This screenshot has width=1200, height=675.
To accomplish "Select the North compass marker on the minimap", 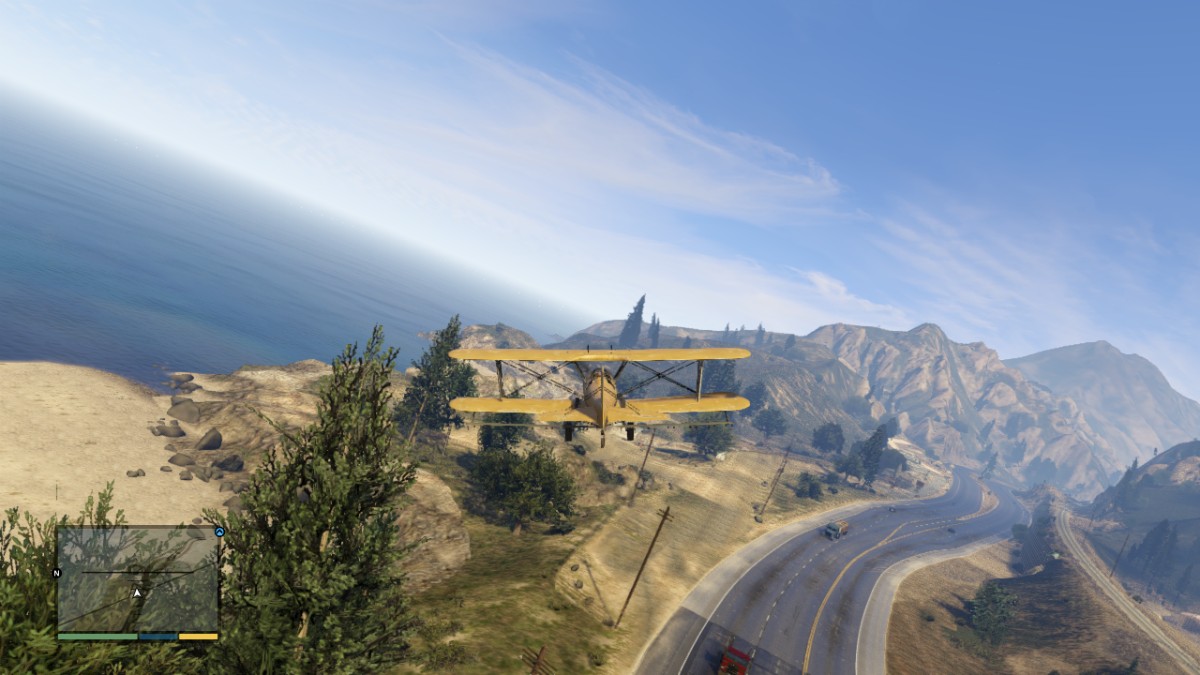I will point(57,573).
